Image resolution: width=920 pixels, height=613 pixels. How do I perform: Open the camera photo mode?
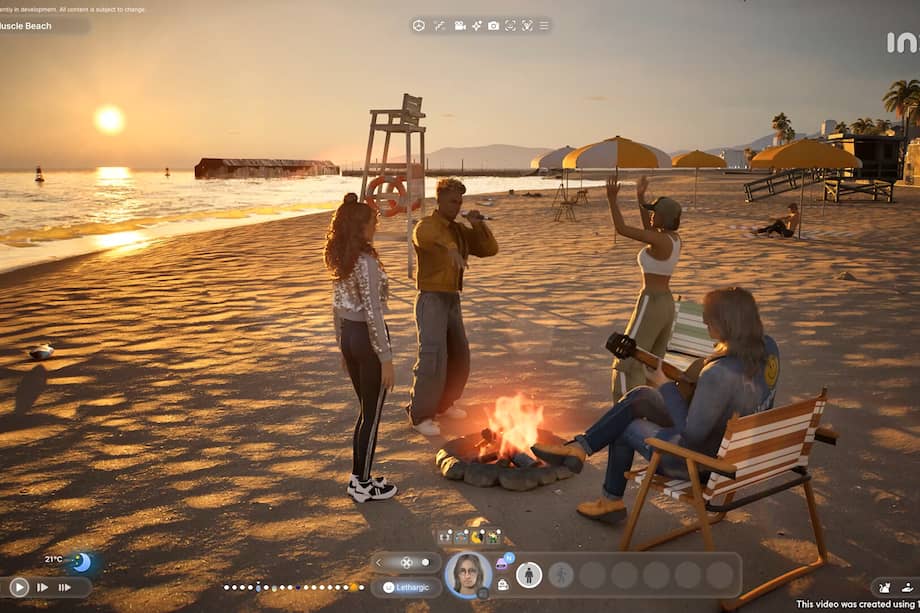[x=493, y=25]
